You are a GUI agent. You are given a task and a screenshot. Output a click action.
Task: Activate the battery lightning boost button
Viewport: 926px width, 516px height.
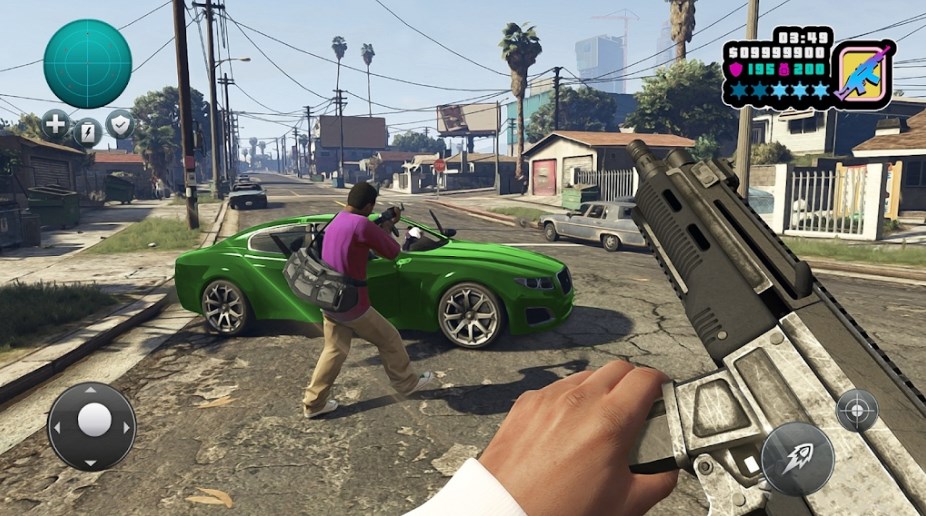point(88,131)
